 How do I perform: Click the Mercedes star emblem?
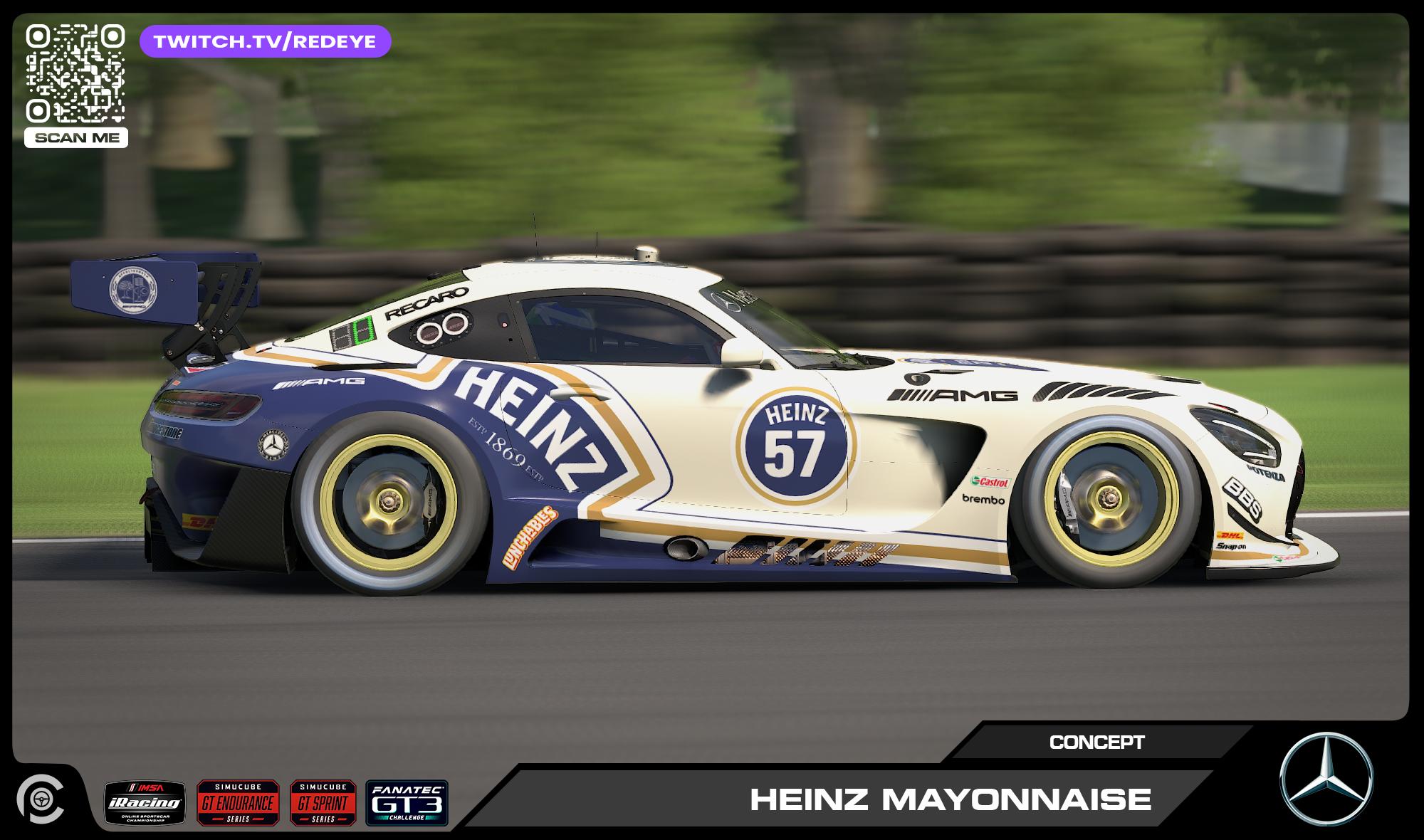coord(1326,779)
